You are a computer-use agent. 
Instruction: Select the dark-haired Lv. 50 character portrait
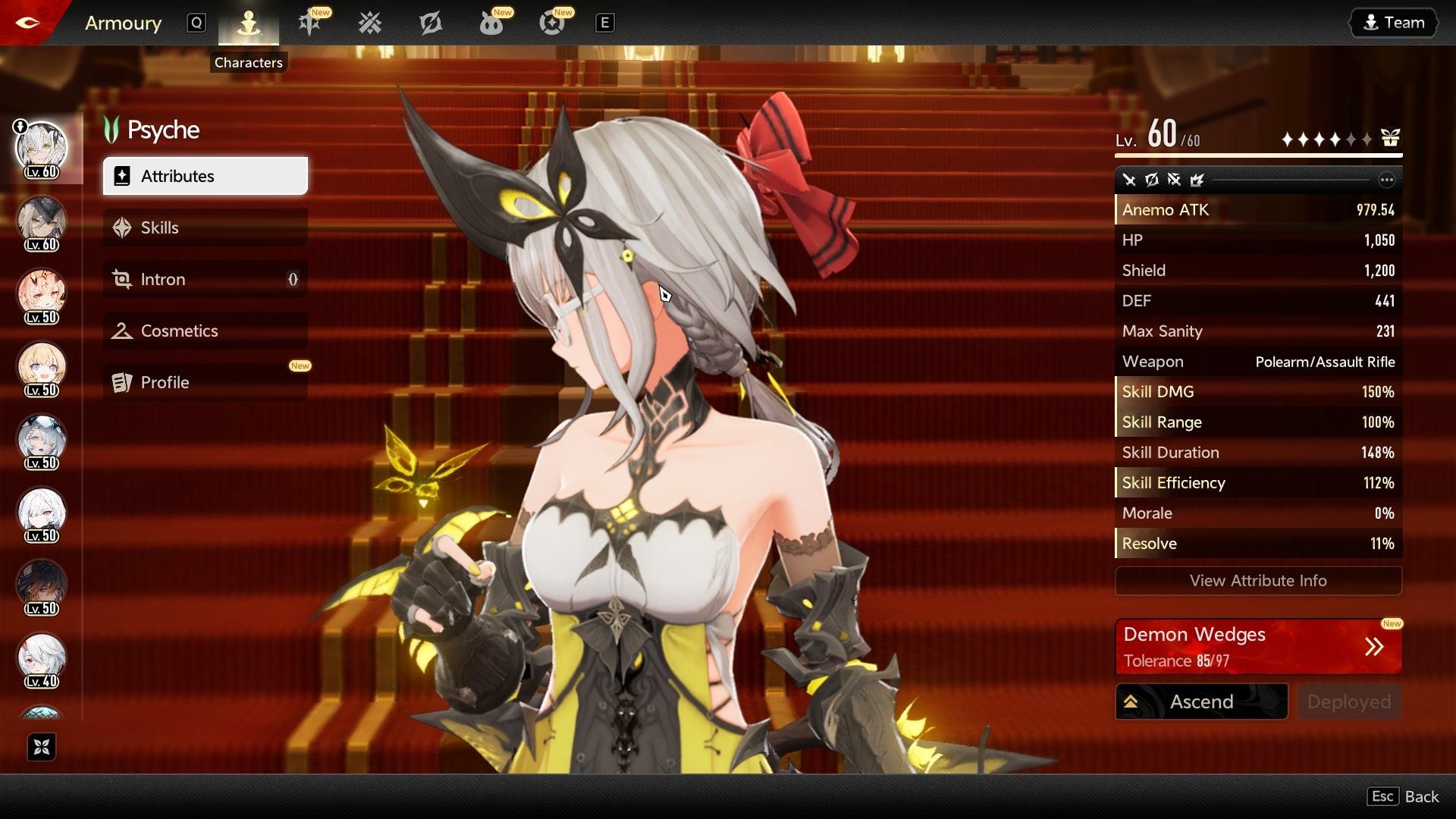(x=42, y=585)
